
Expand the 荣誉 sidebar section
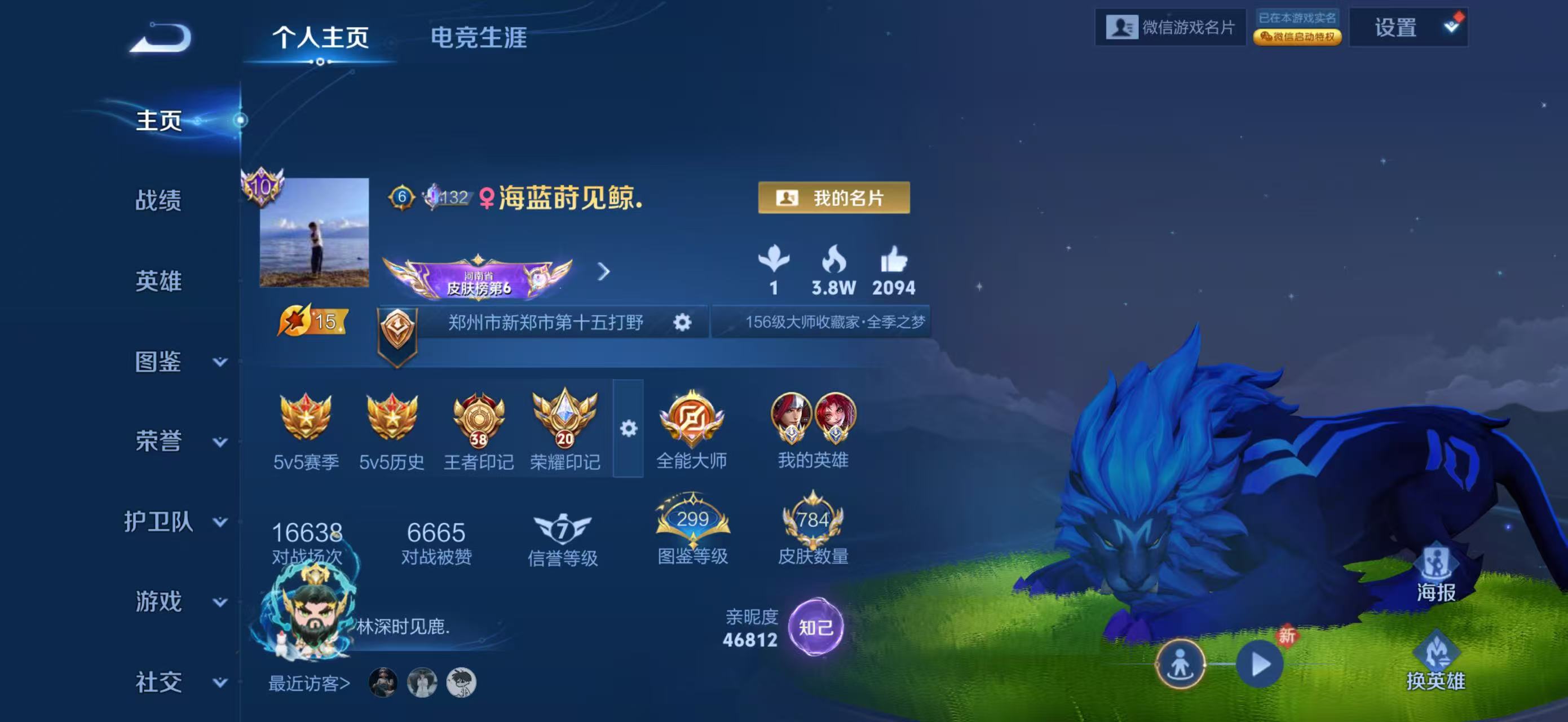click(157, 441)
